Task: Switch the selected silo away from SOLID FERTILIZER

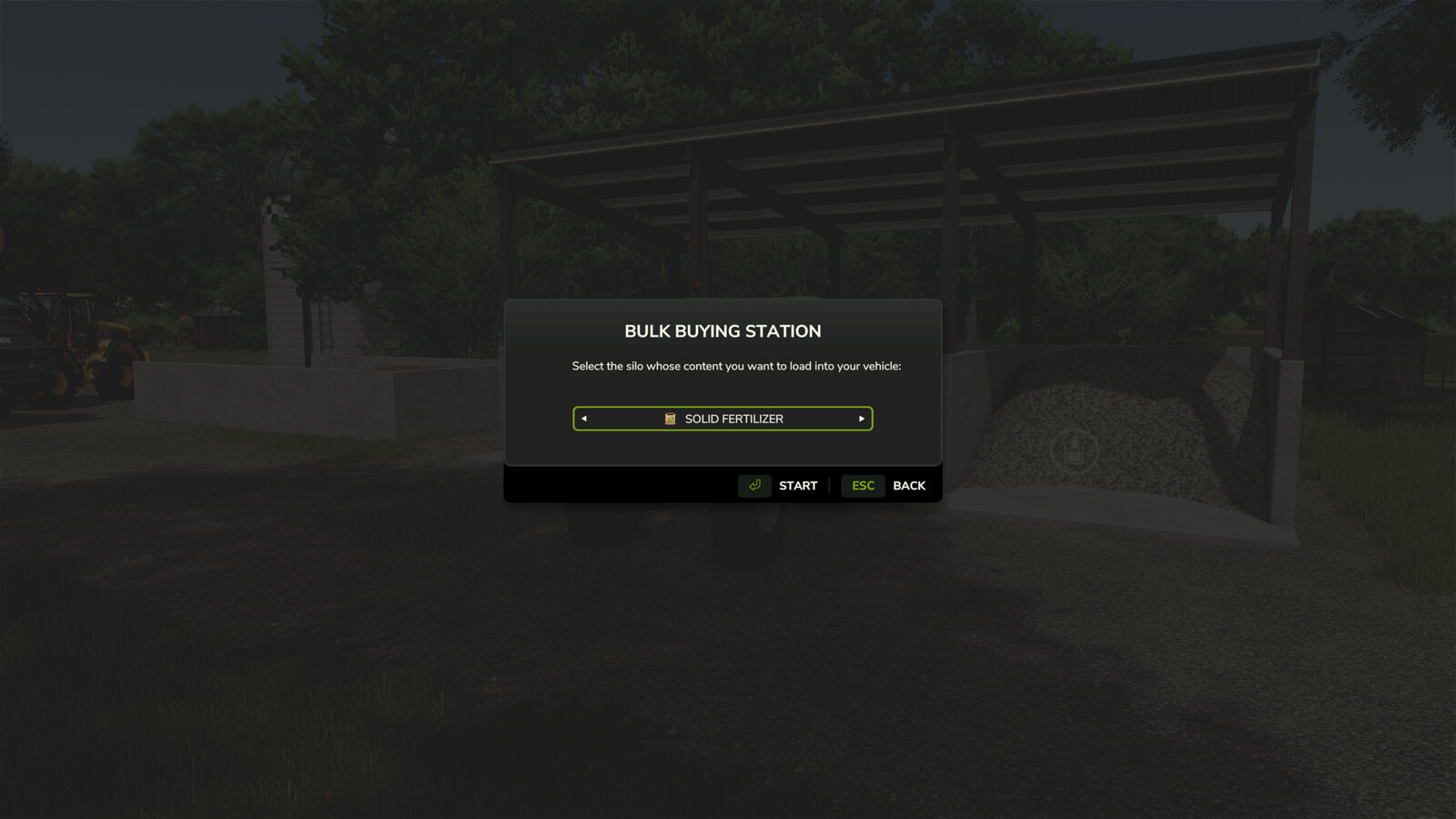Action: (861, 419)
